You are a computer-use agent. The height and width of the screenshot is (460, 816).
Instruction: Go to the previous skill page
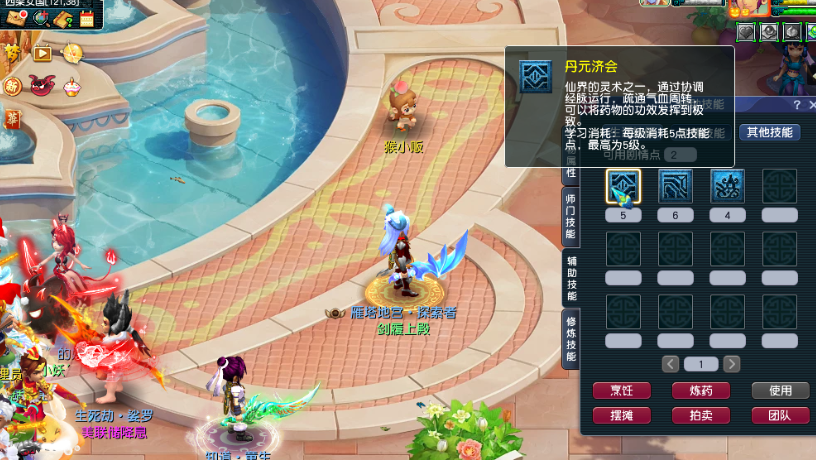[x=671, y=364]
